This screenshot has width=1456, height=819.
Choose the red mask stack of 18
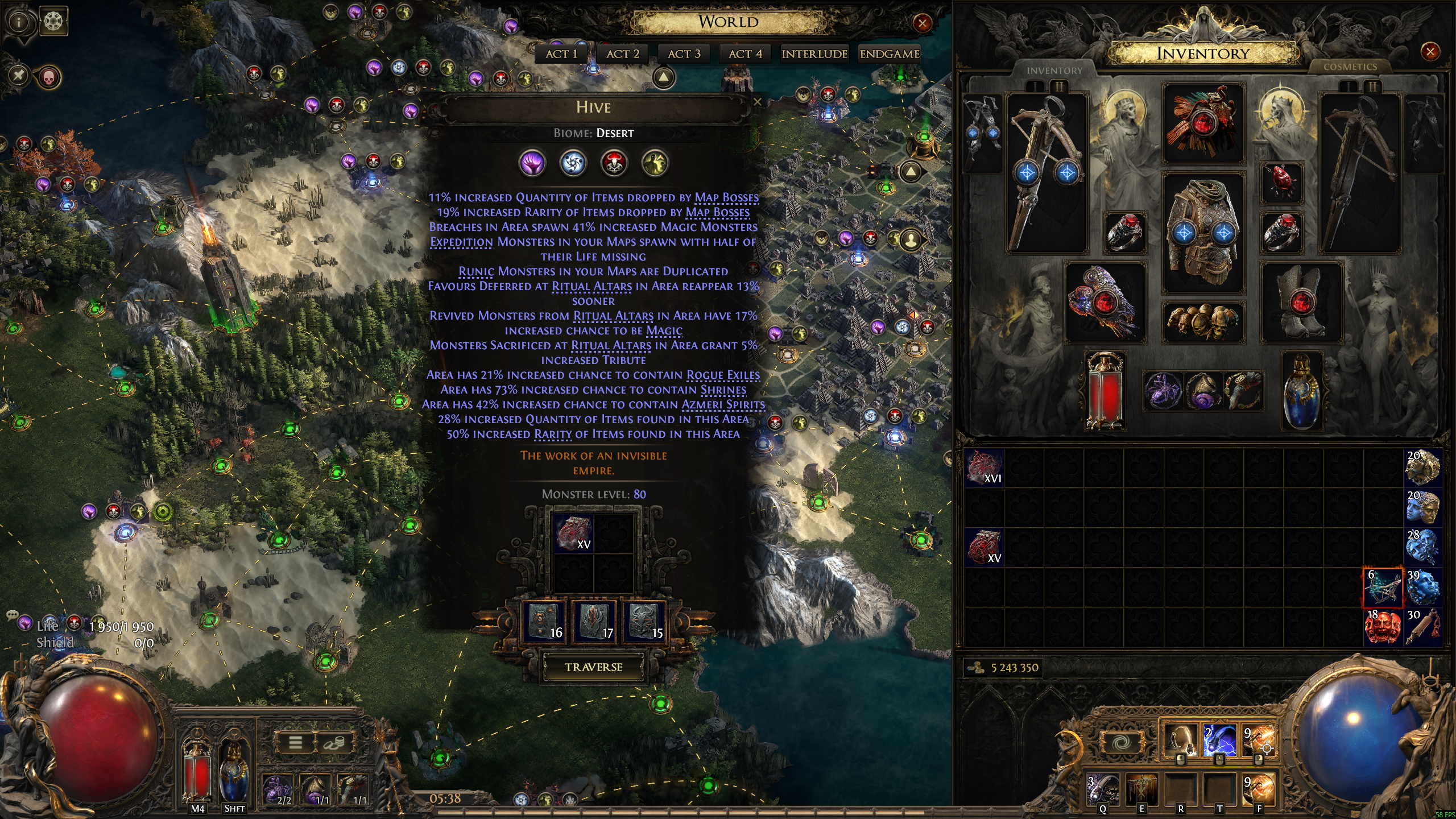[x=1383, y=627]
